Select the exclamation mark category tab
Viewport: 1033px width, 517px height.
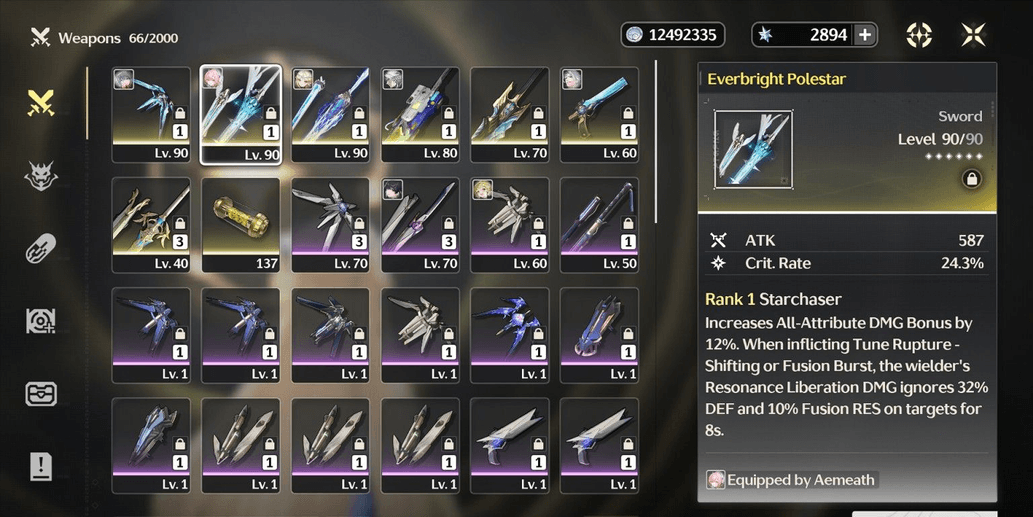pyautogui.click(x=40, y=466)
